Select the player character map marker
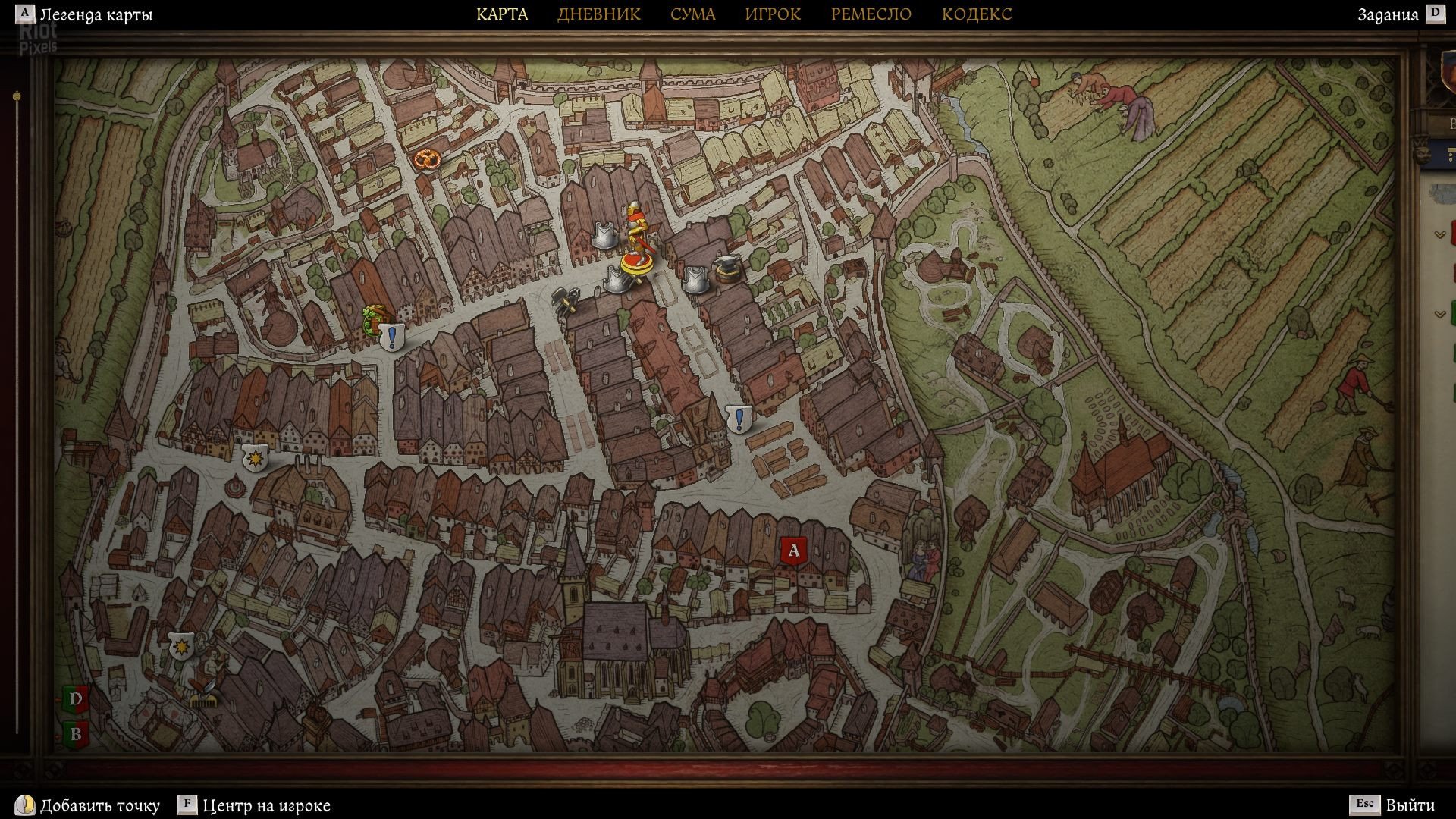Image resolution: width=1456 pixels, height=819 pixels. 635,243
